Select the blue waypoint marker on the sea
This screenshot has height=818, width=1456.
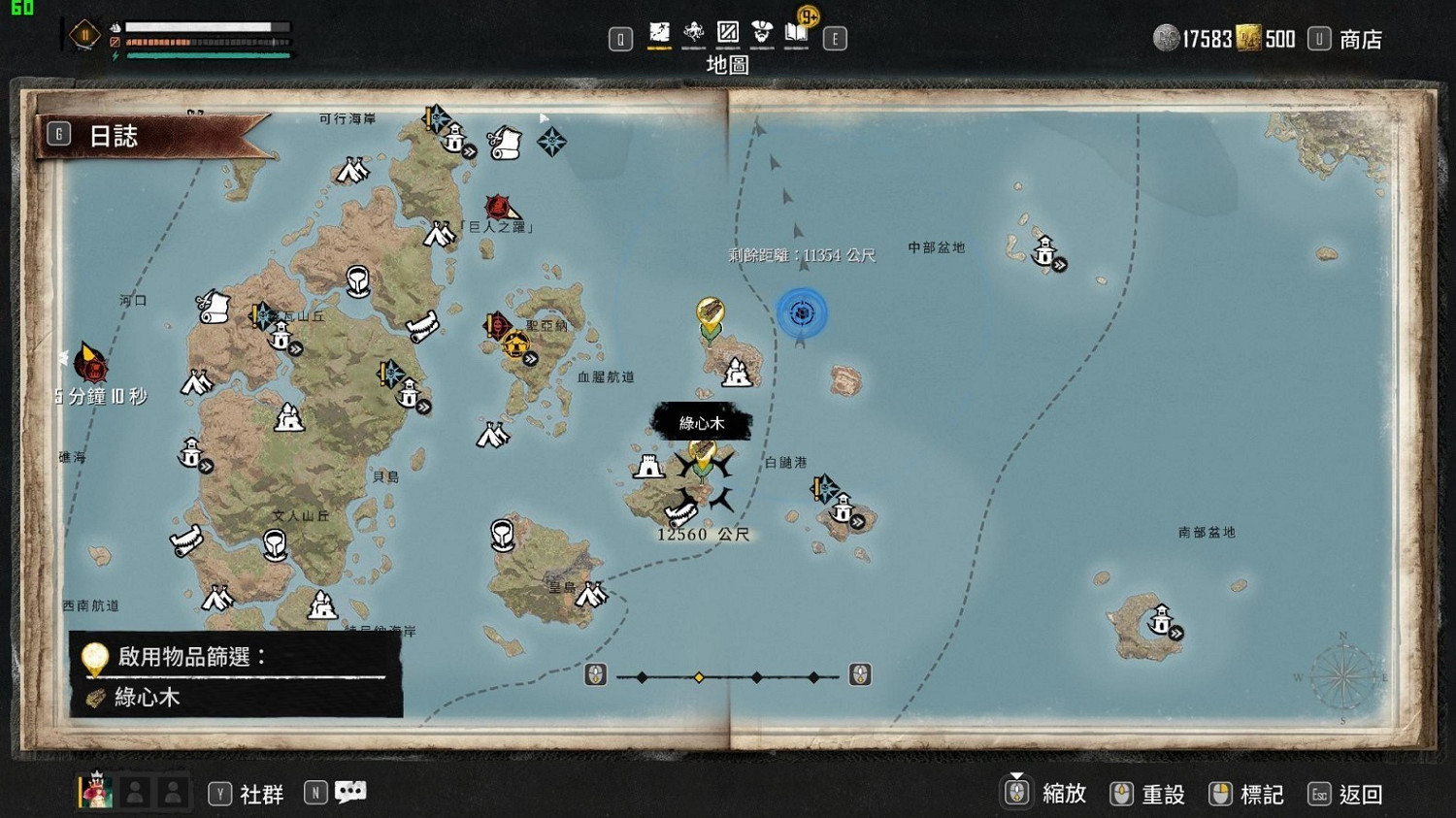802,313
